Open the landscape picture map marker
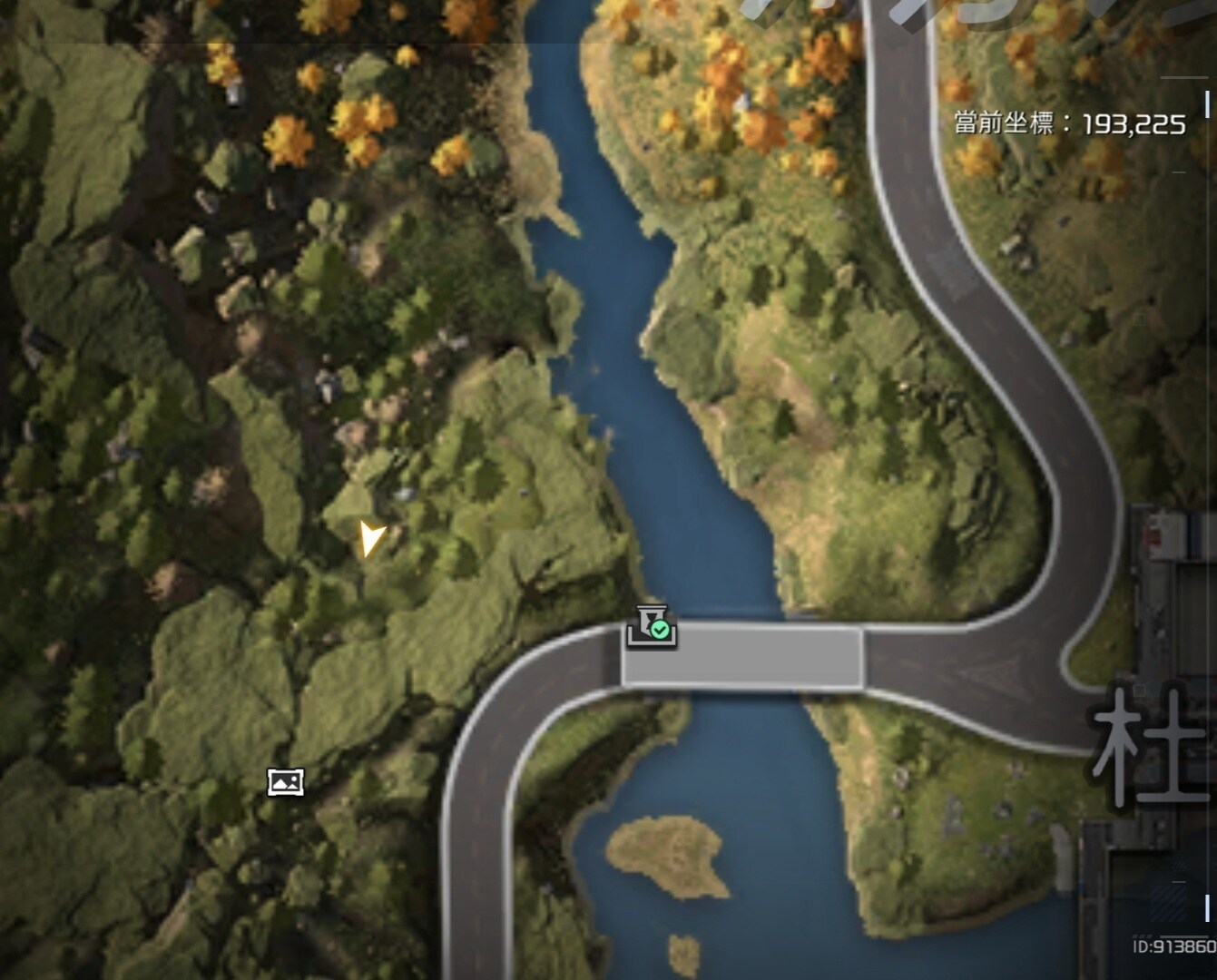1217x980 pixels. pos(285,781)
